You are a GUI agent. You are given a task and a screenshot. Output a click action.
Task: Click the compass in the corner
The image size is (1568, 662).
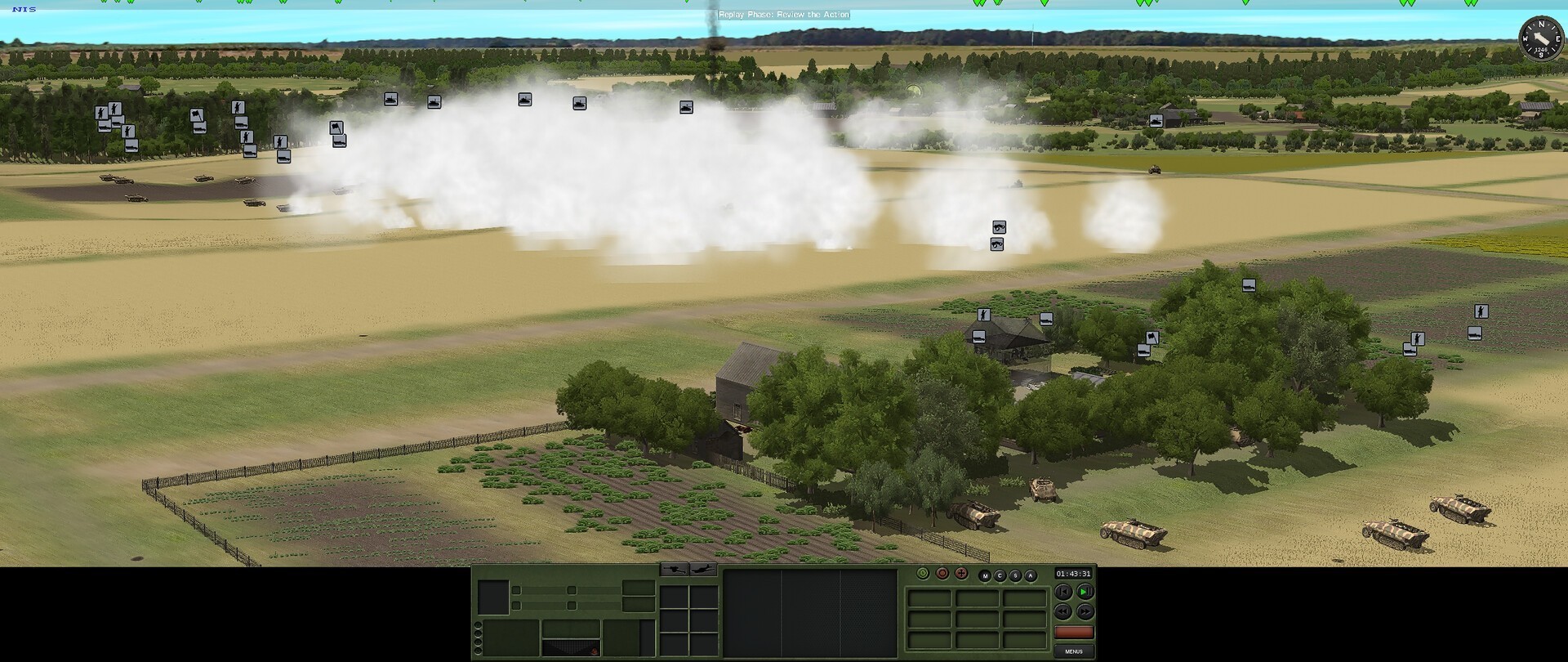coord(1540,38)
